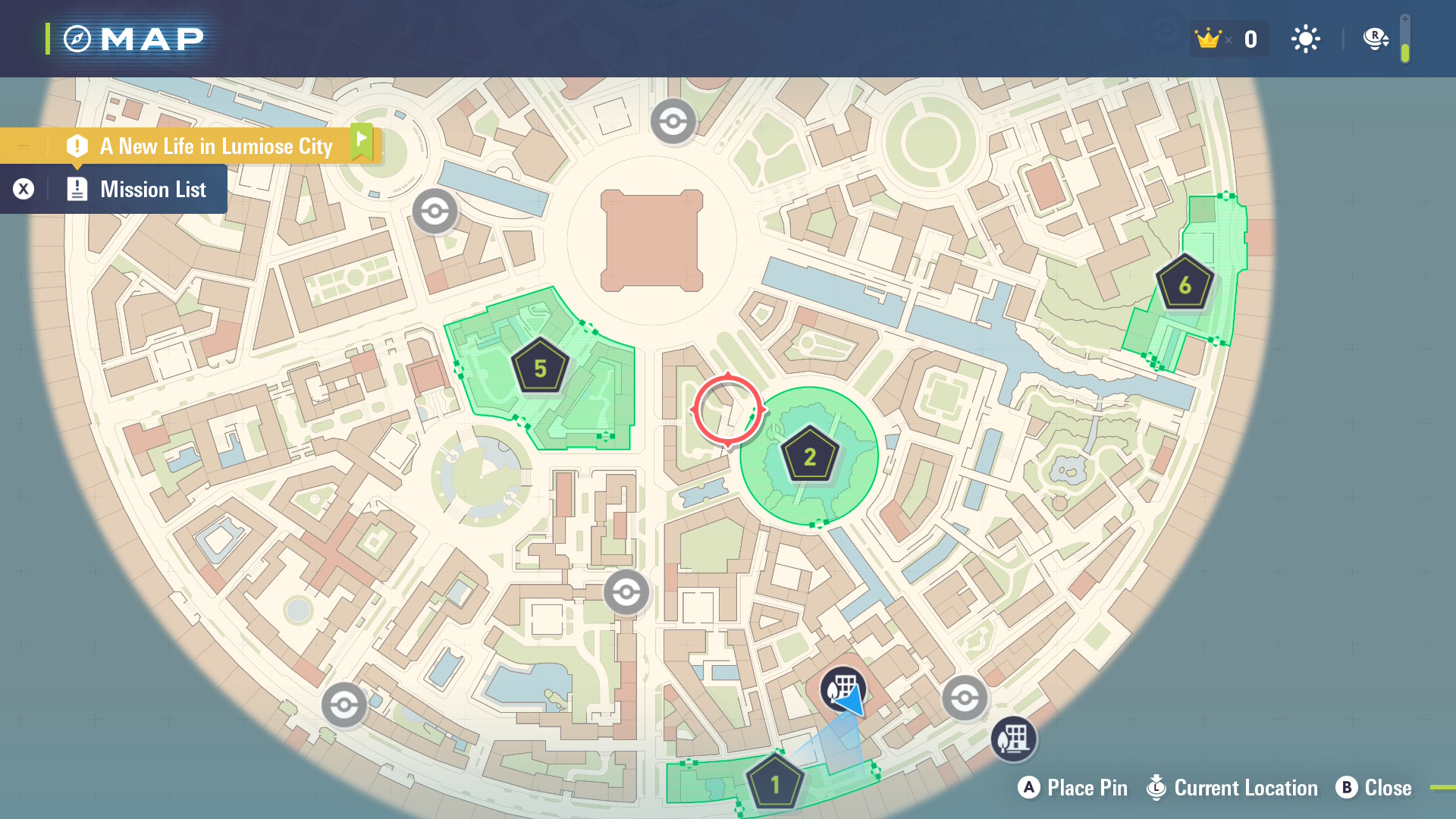The width and height of the screenshot is (1456, 819).
Task: Click the sun daytime icon
Action: pyautogui.click(x=1305, y=39)
